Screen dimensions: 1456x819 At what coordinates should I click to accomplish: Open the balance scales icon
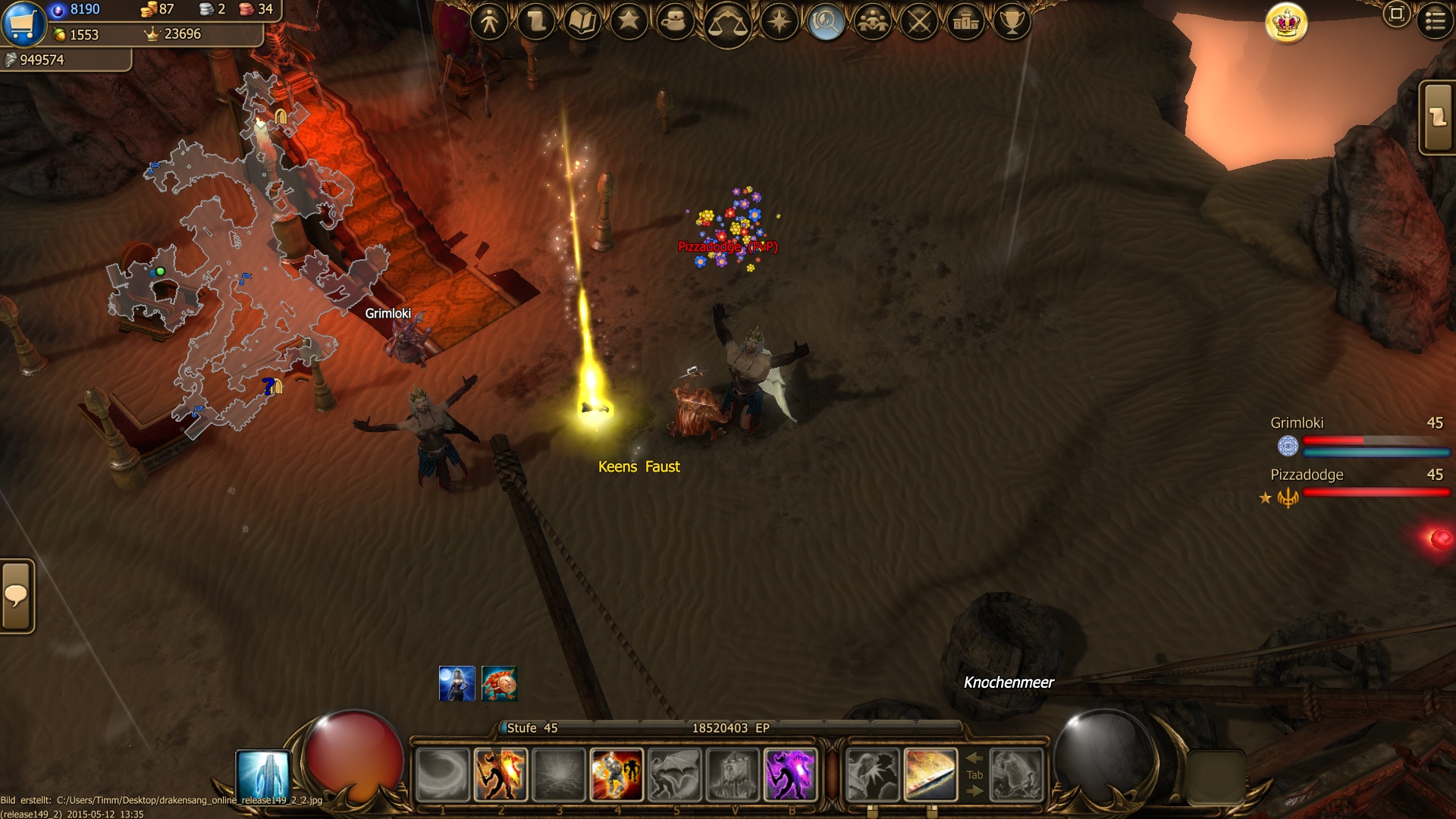pos(726,24)
